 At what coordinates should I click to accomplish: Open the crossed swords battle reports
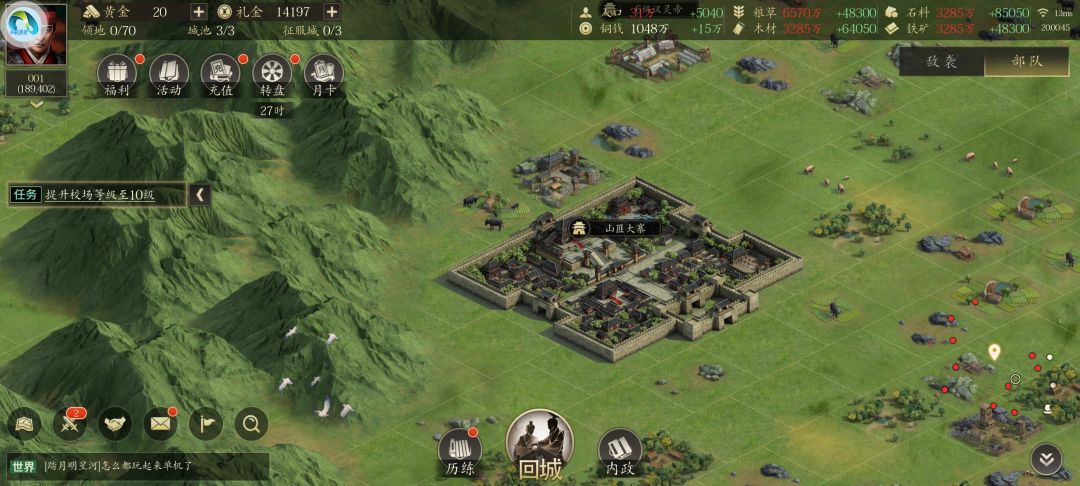[x=71, y=425]
